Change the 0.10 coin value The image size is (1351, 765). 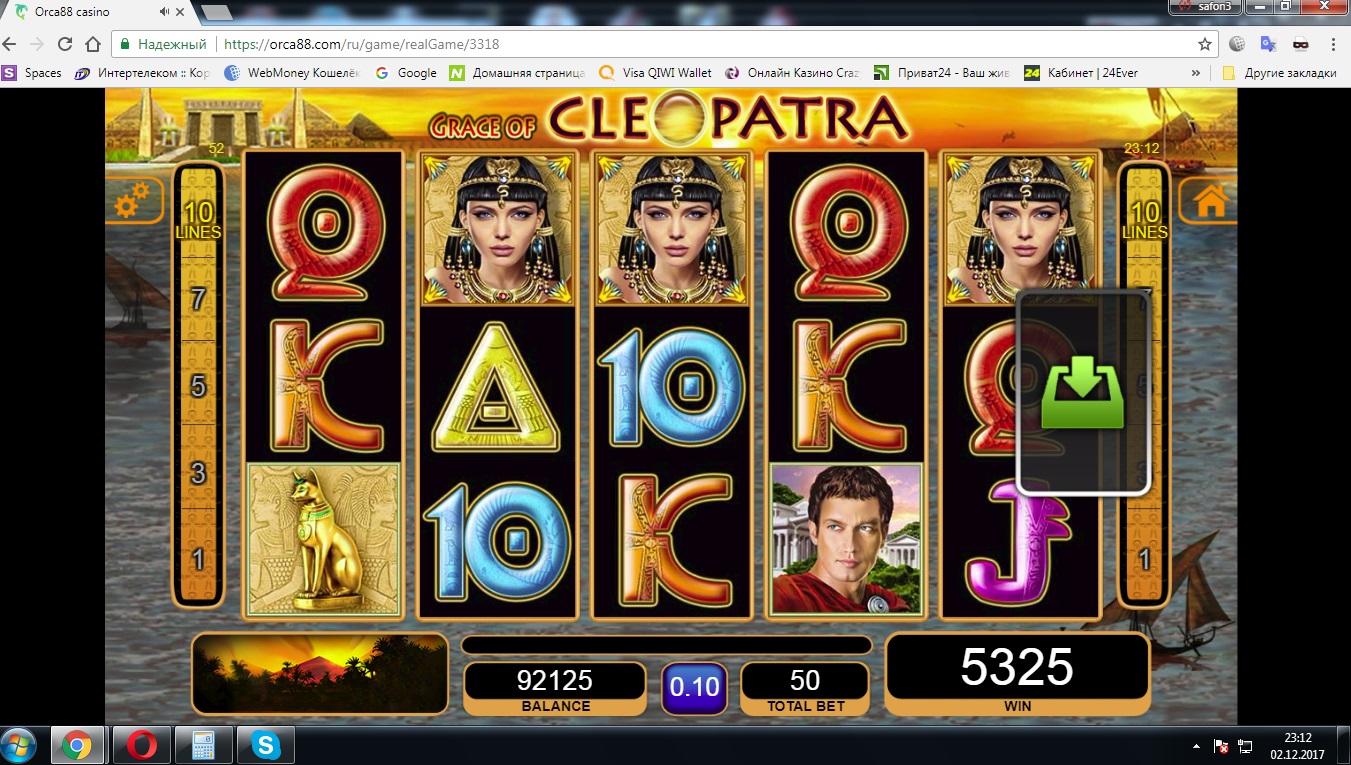[x=694, y=687]
